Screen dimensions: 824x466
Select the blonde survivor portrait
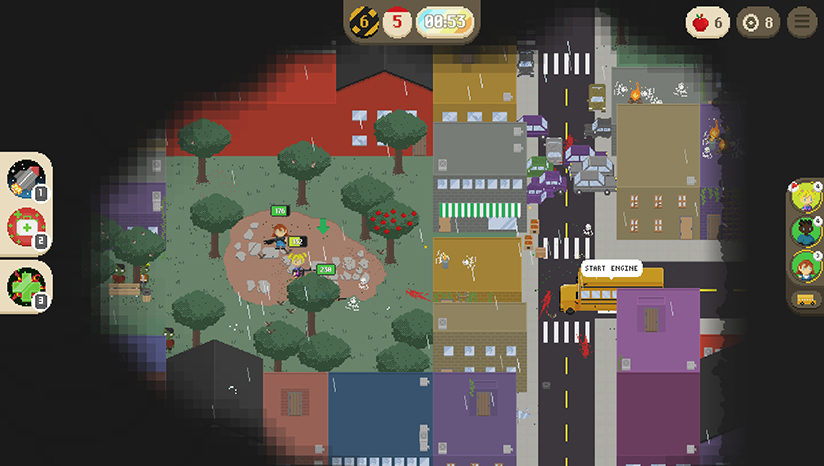(x=805, y=197)
